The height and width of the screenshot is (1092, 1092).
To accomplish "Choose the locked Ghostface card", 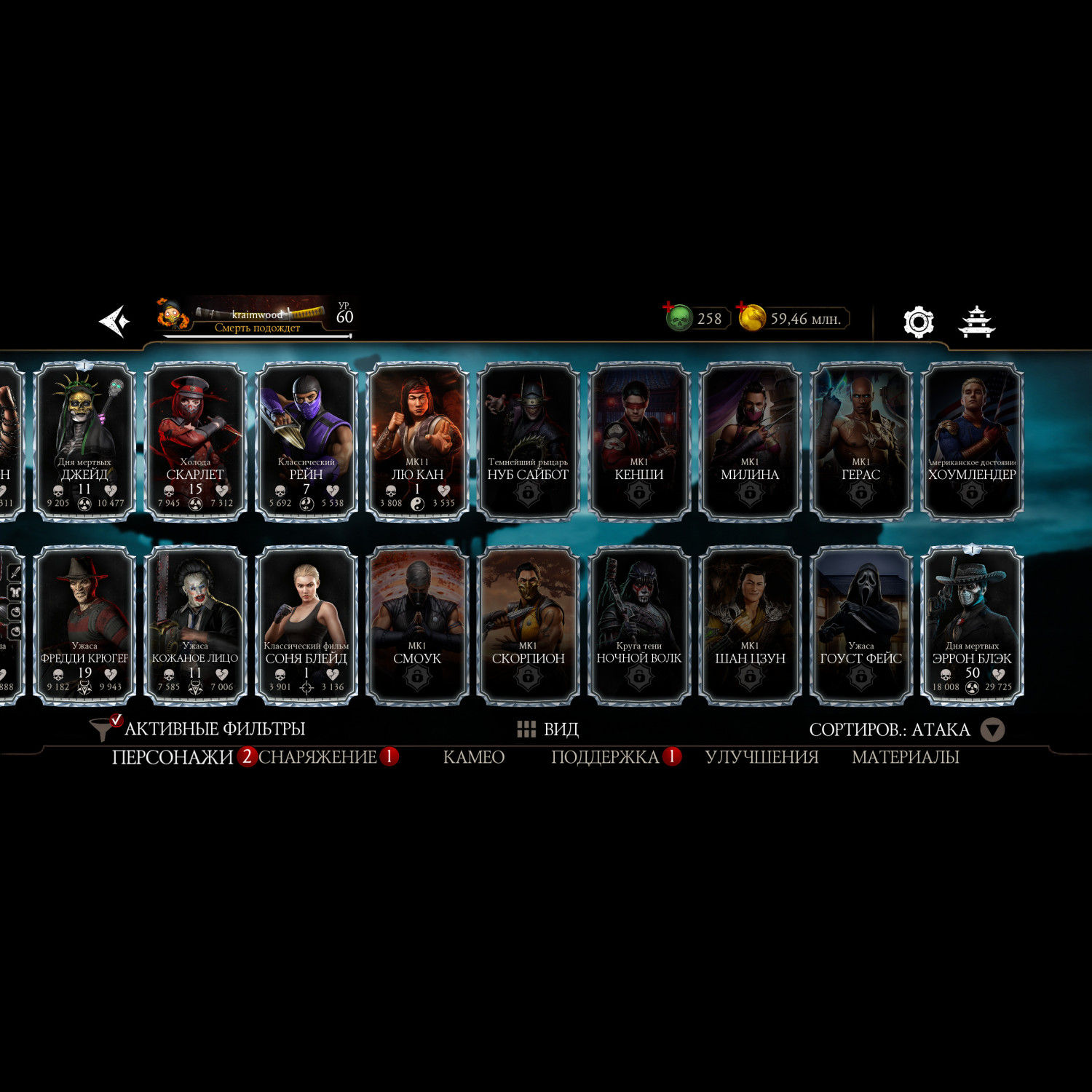I will tap(860, 625).
